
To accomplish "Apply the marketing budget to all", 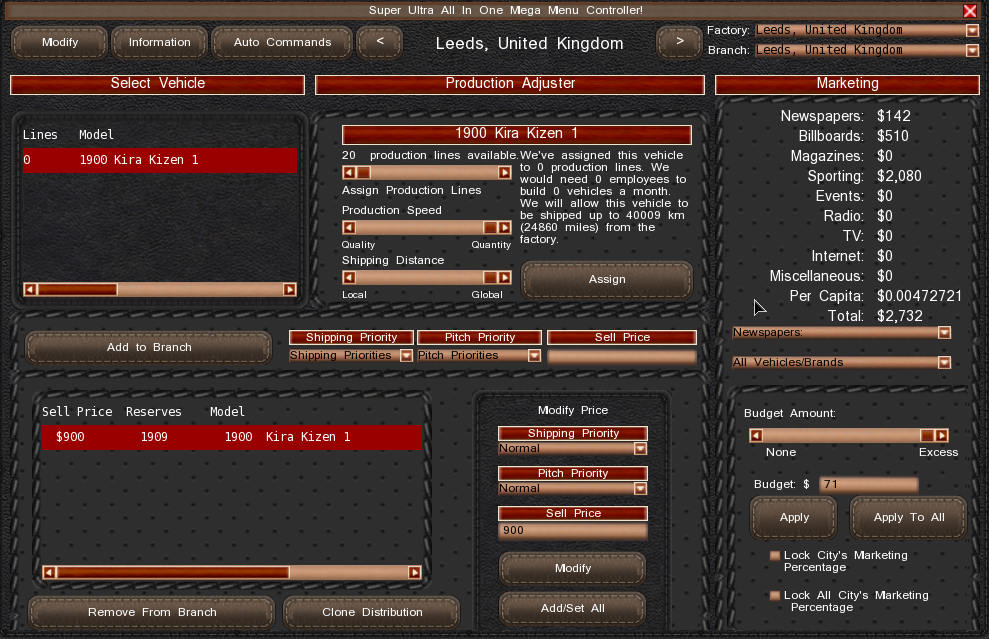I will 908,517.
